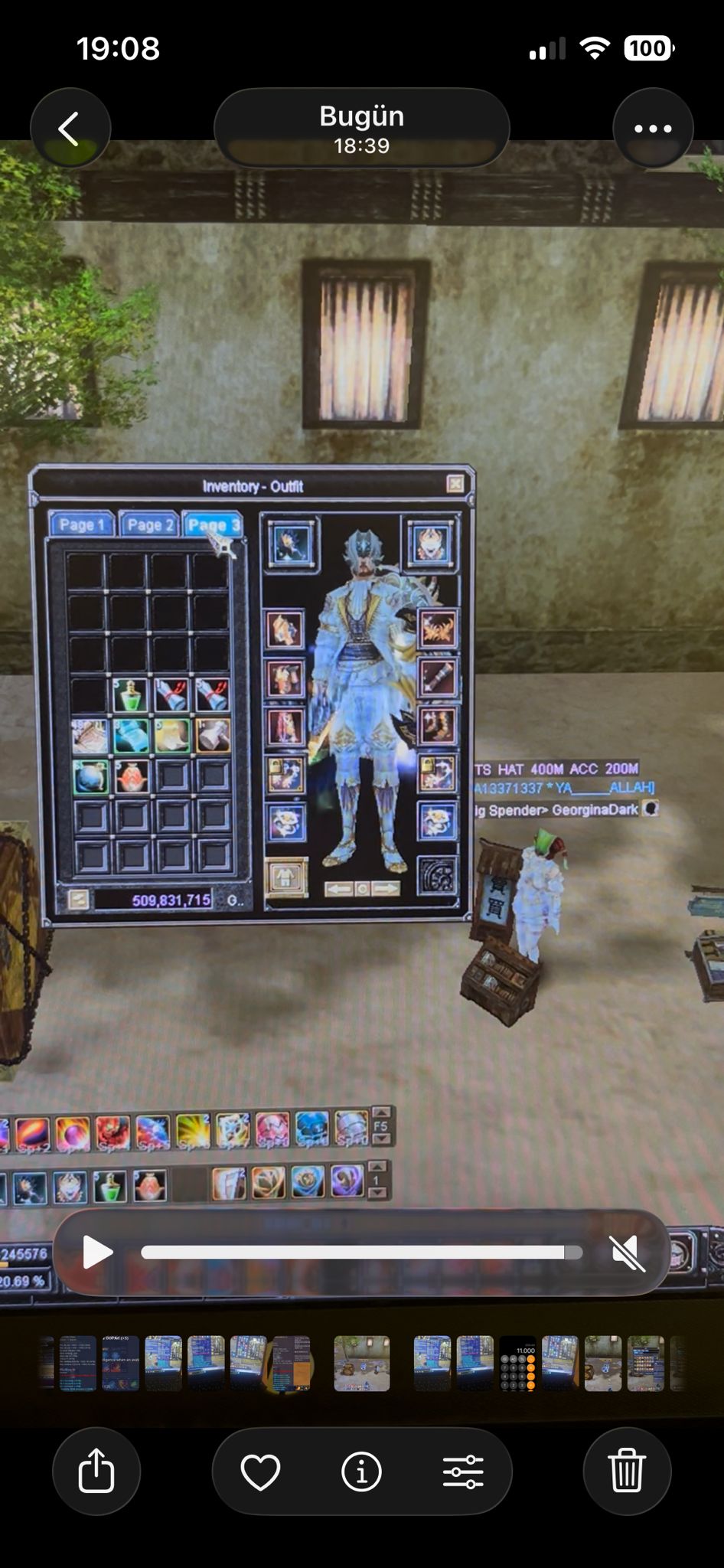Close the Inventory - Outfit window

click(x=455, y=484)
